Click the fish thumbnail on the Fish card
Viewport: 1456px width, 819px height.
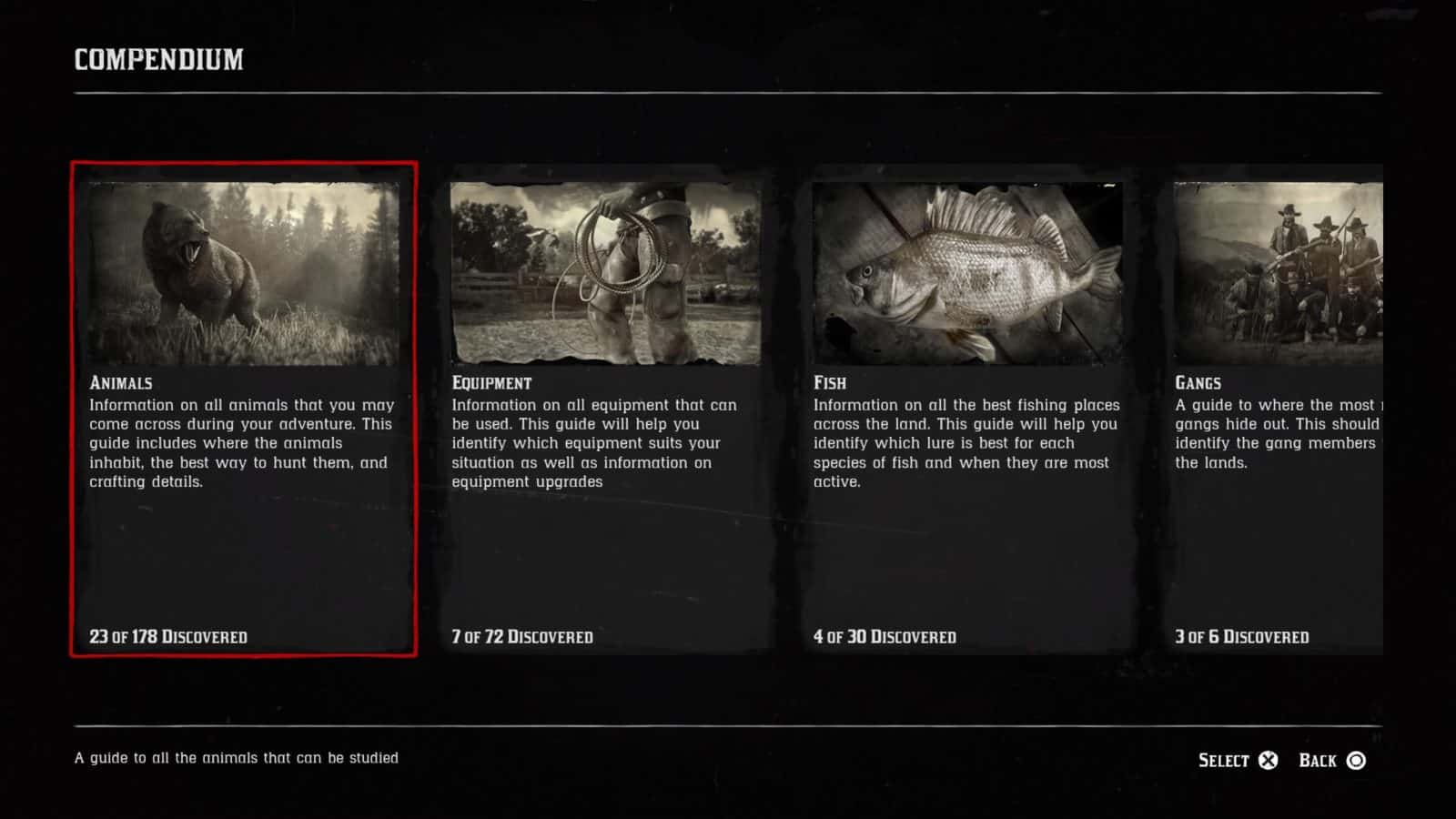[966, 268]
